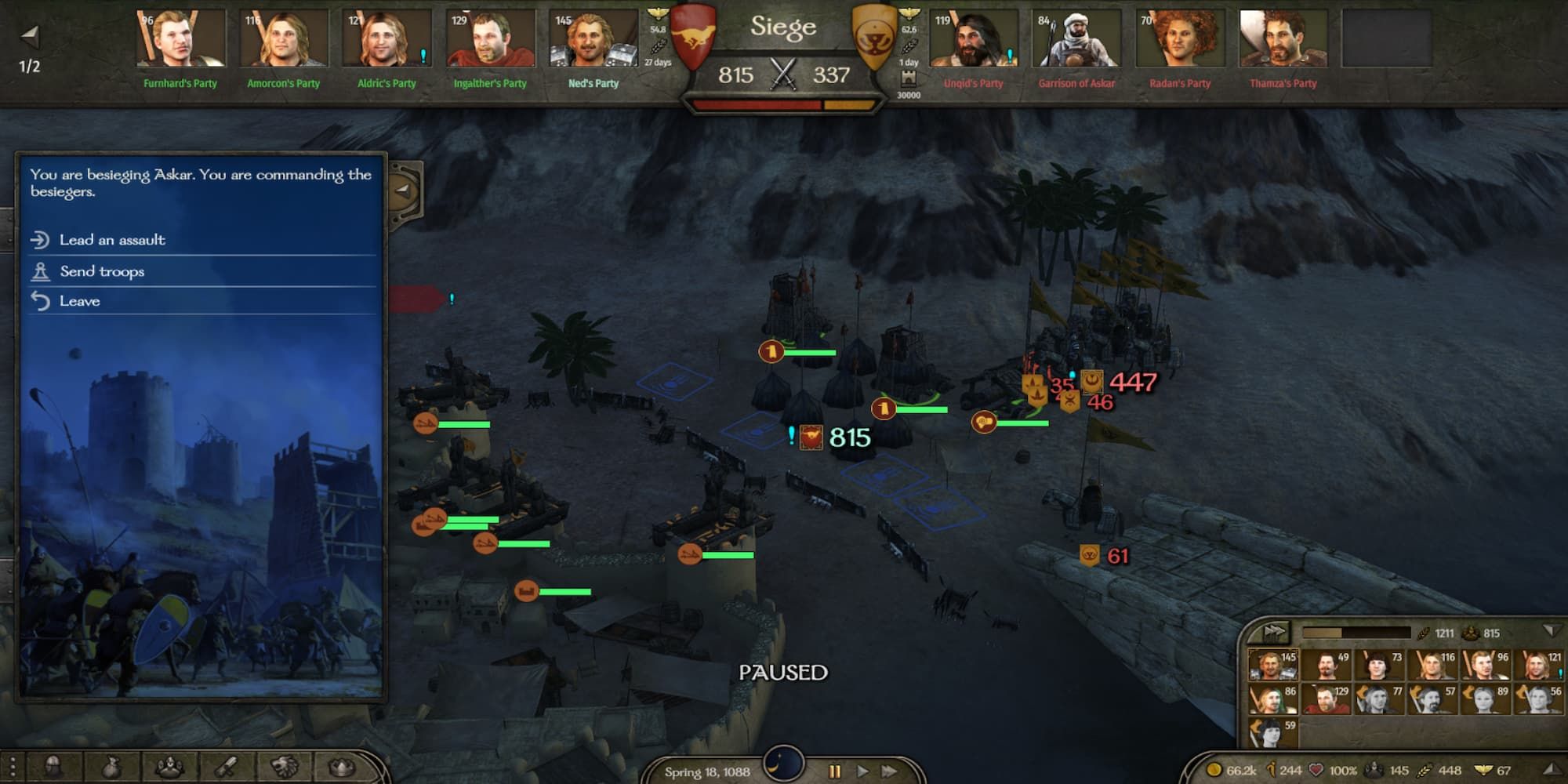
Task: Activate fast-forward time speed
Action: click(889, 771)
